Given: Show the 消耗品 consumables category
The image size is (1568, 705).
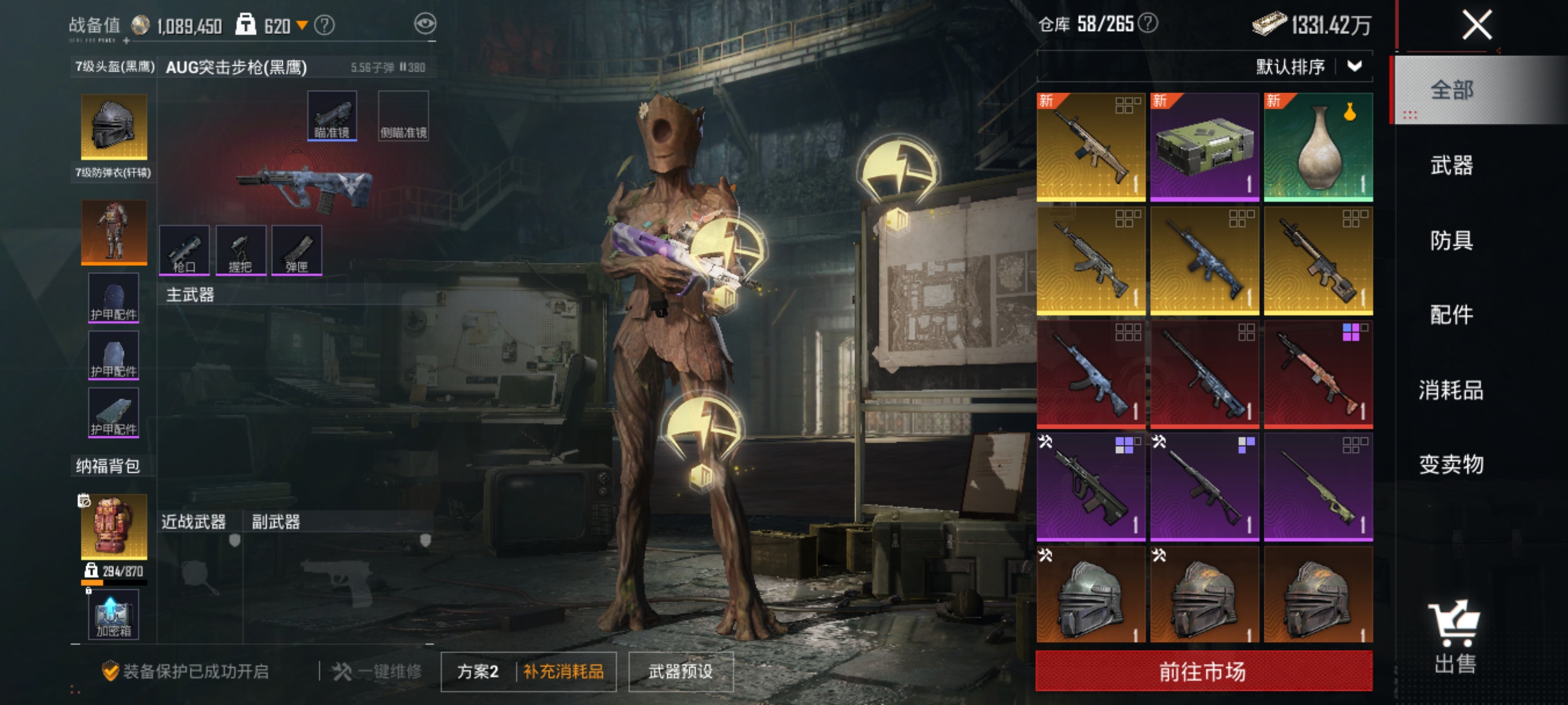Looking at the screenshot, I should click(1451, 390).
